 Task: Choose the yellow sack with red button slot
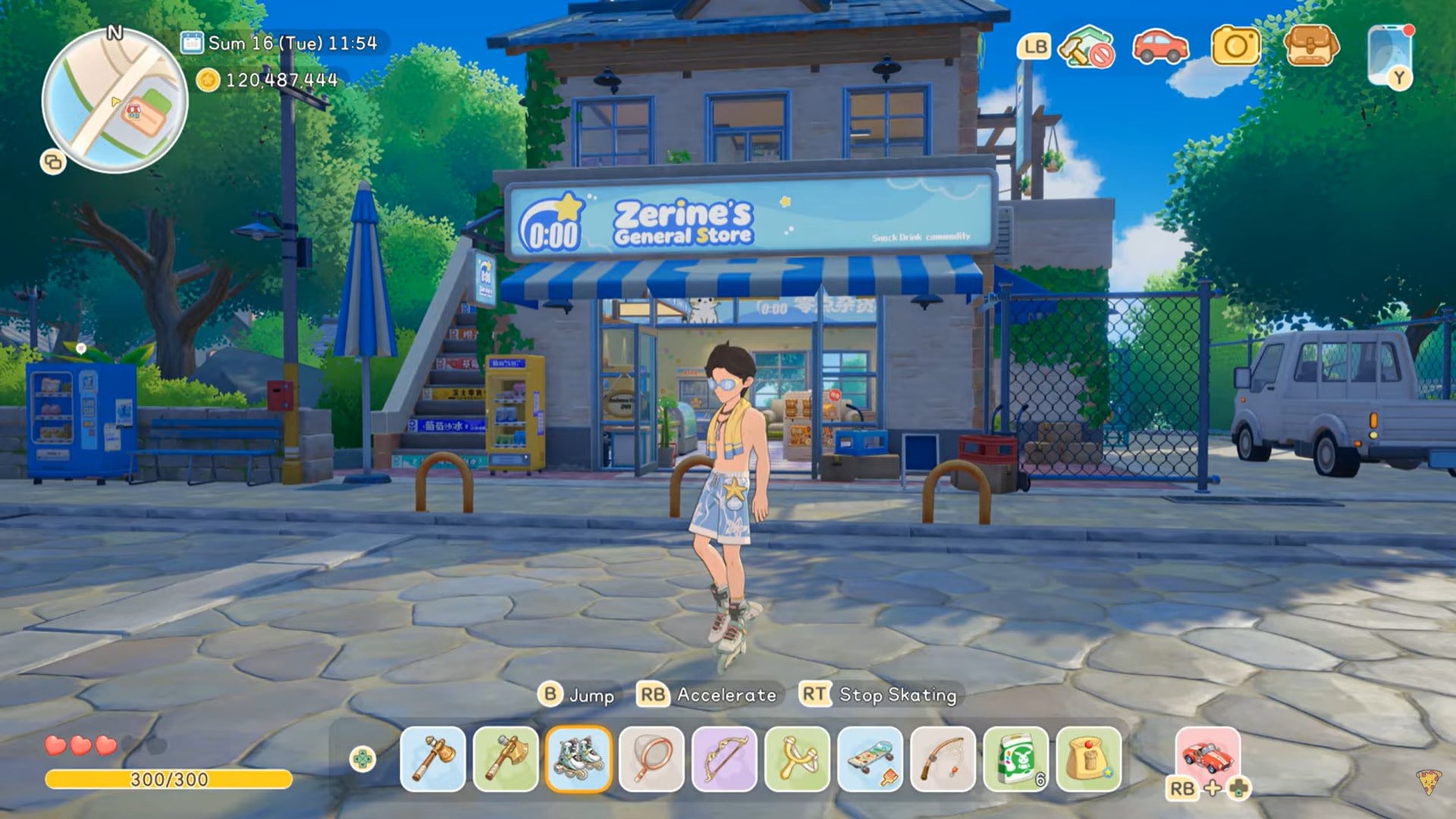[1088, 759]
